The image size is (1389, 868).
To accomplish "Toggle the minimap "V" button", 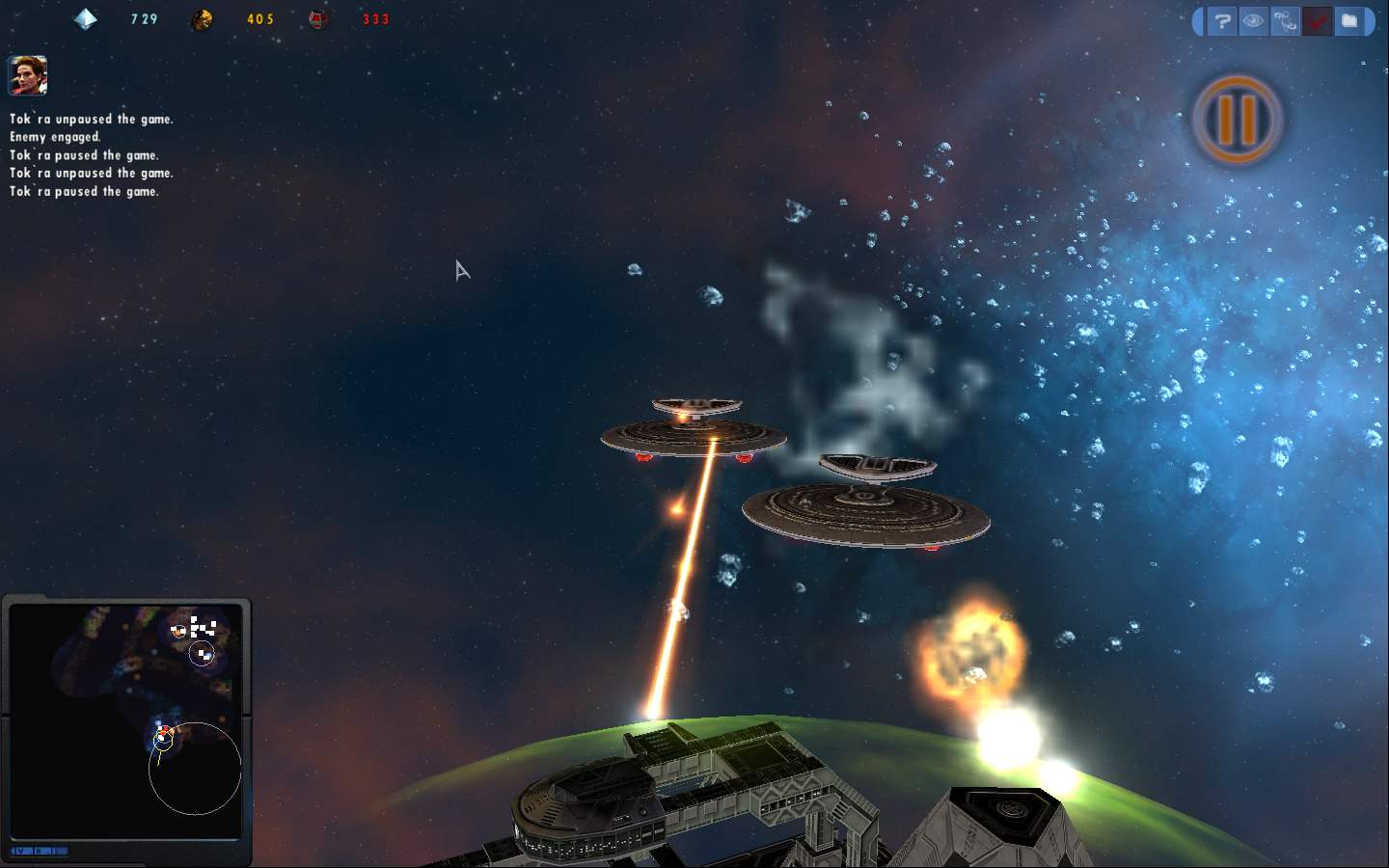I will click(21, 851).
